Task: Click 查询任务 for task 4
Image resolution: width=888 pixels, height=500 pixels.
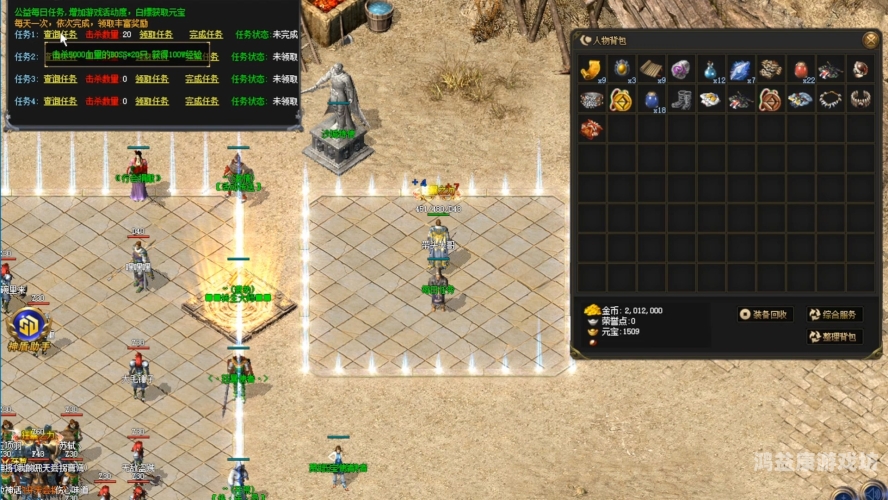Action: click(60, 101)
